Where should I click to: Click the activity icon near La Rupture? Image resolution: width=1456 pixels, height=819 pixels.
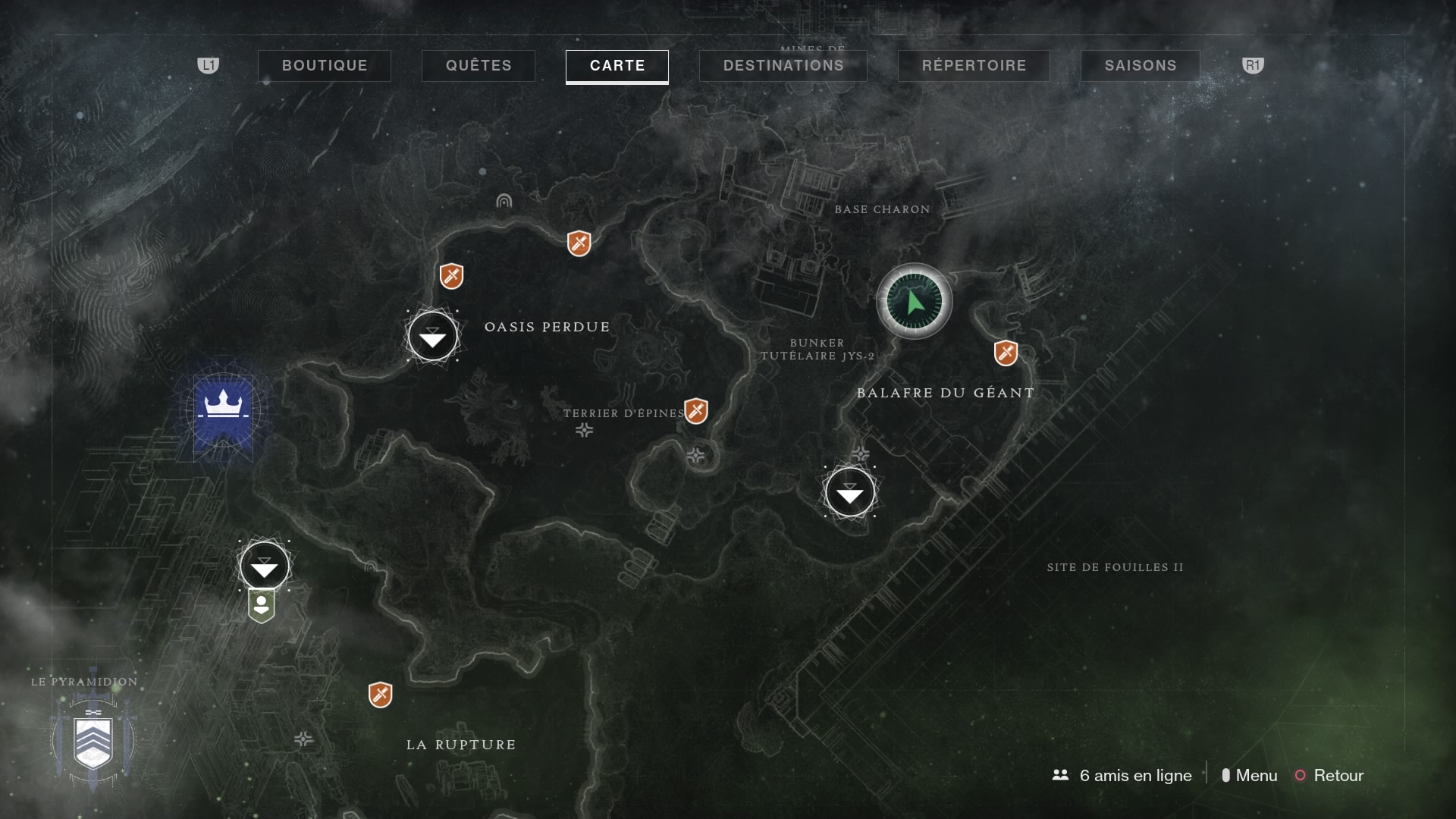point(381,694)
